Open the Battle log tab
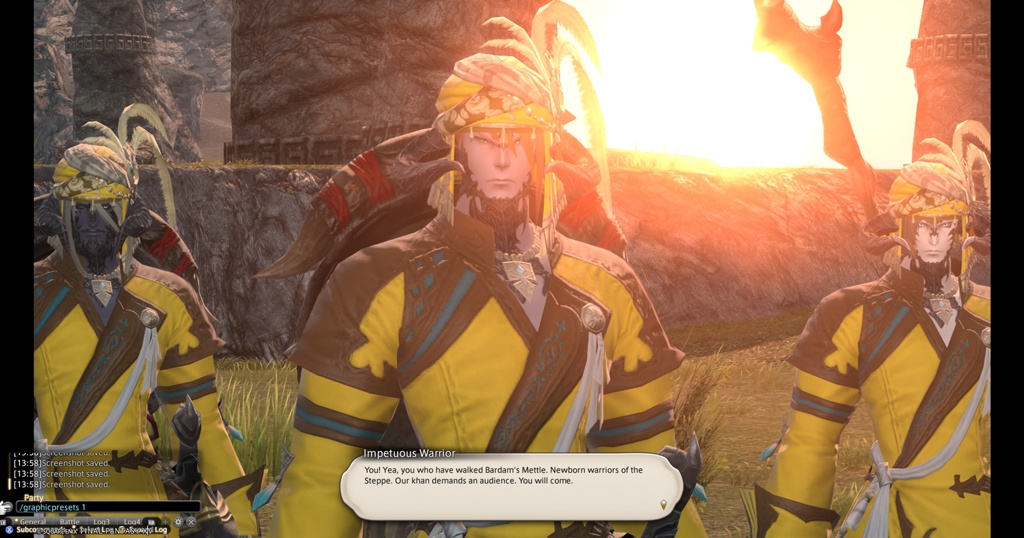1024x538 pixels. pos(69,521)
